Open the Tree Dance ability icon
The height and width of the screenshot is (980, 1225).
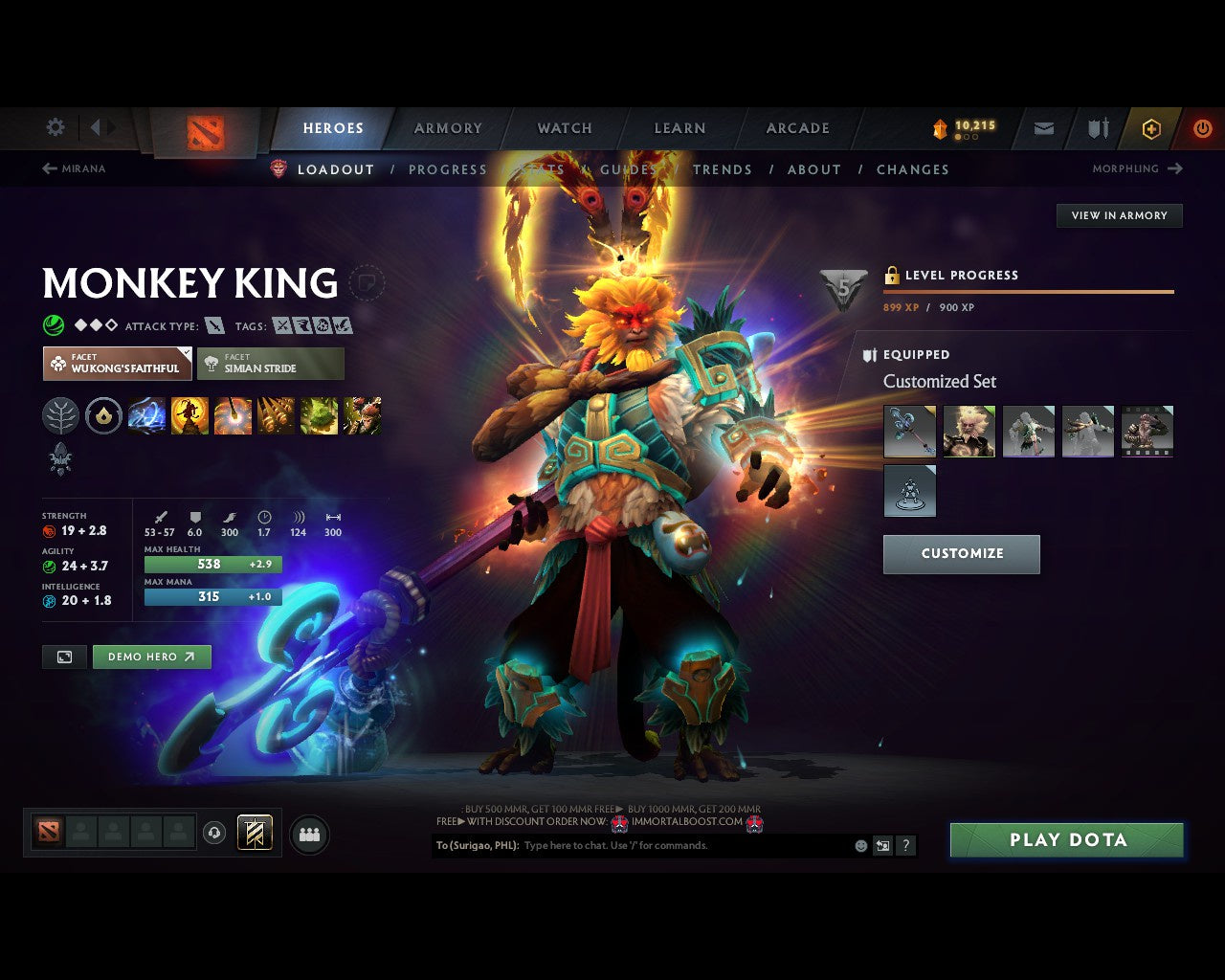point(189,415)
